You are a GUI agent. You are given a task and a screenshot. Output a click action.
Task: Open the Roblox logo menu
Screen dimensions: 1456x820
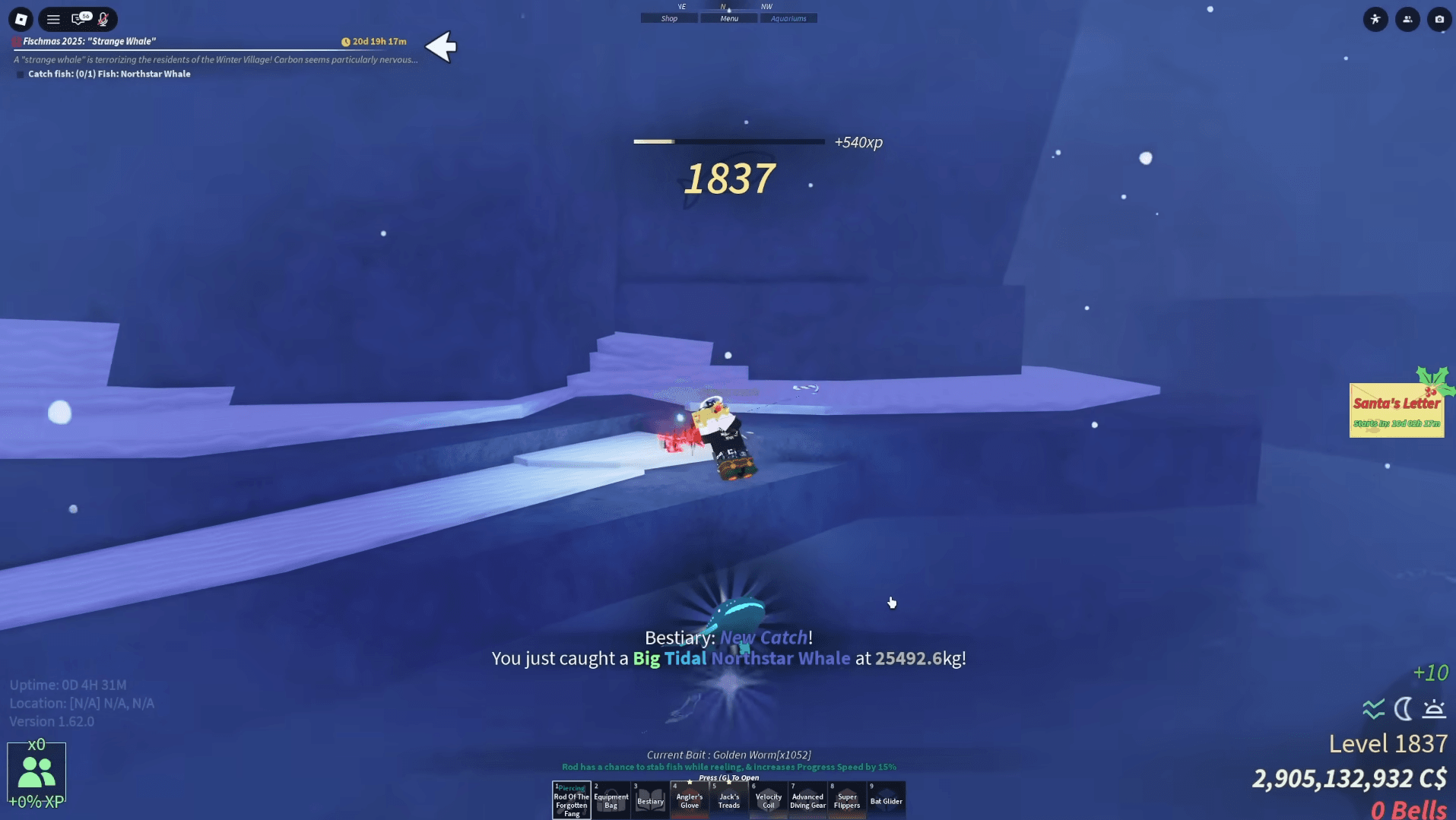pyautogui.click(x=21, y=19)
